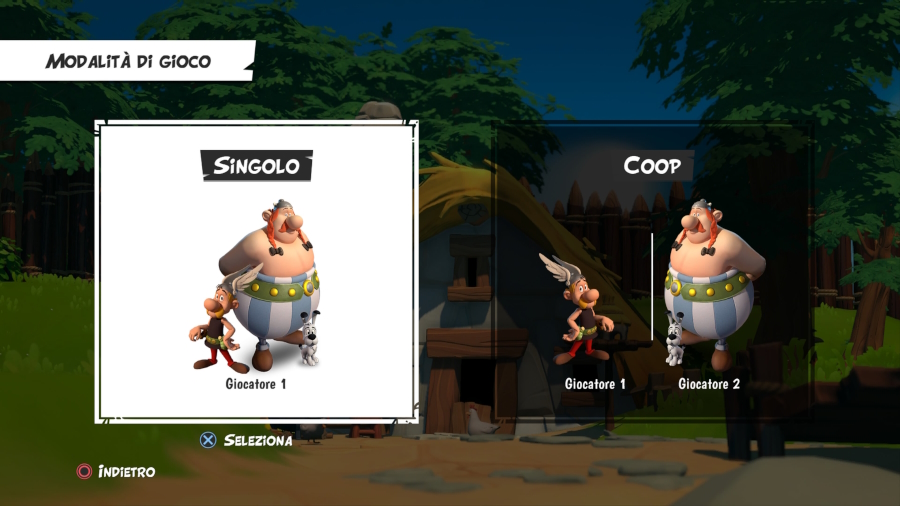Select the Singolo game mode panel
The width and height of the screenshot is (900, 506).
256,272
